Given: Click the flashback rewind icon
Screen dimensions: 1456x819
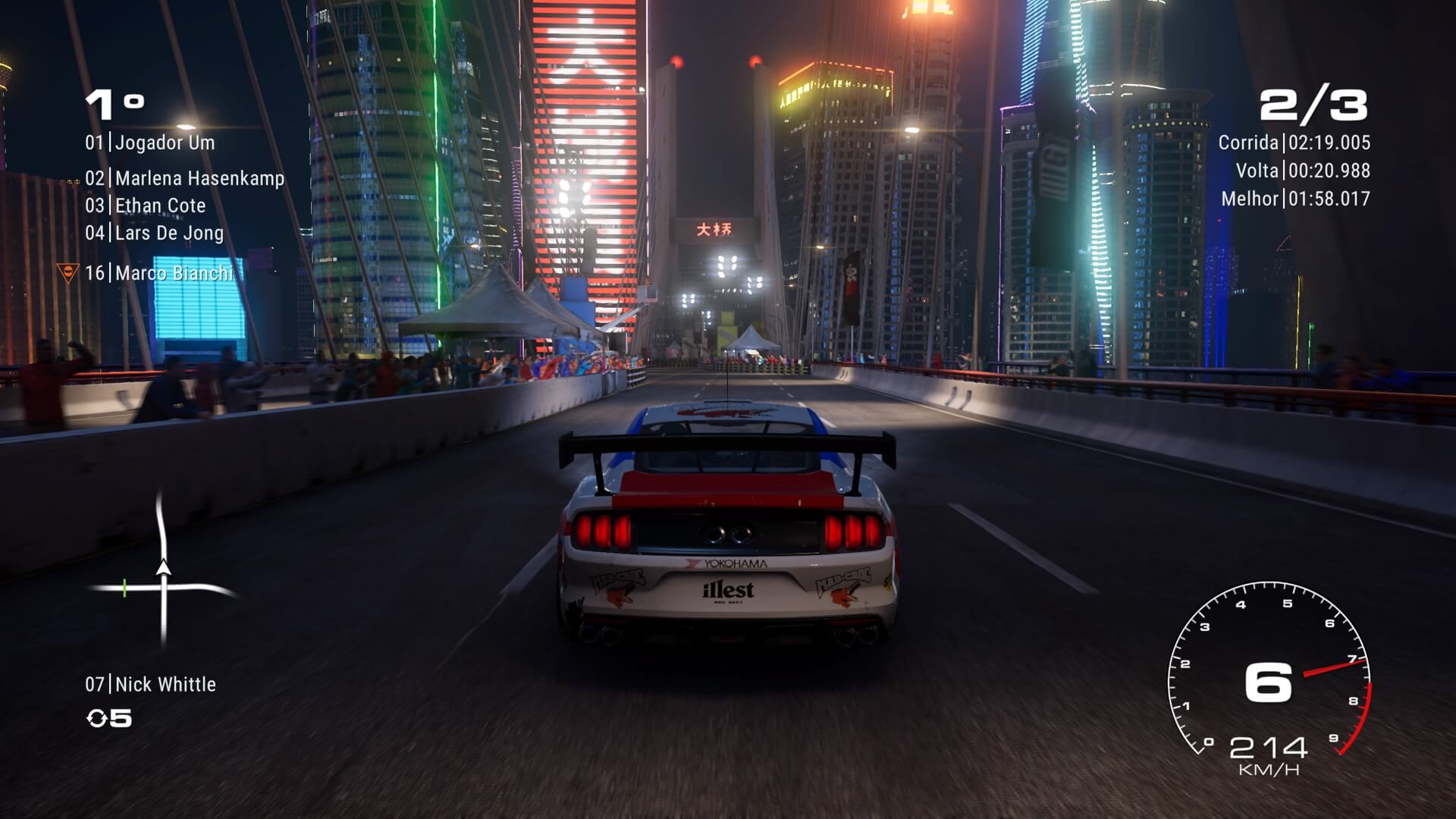Looking at the screenshot, I should [x=97, y=718].
